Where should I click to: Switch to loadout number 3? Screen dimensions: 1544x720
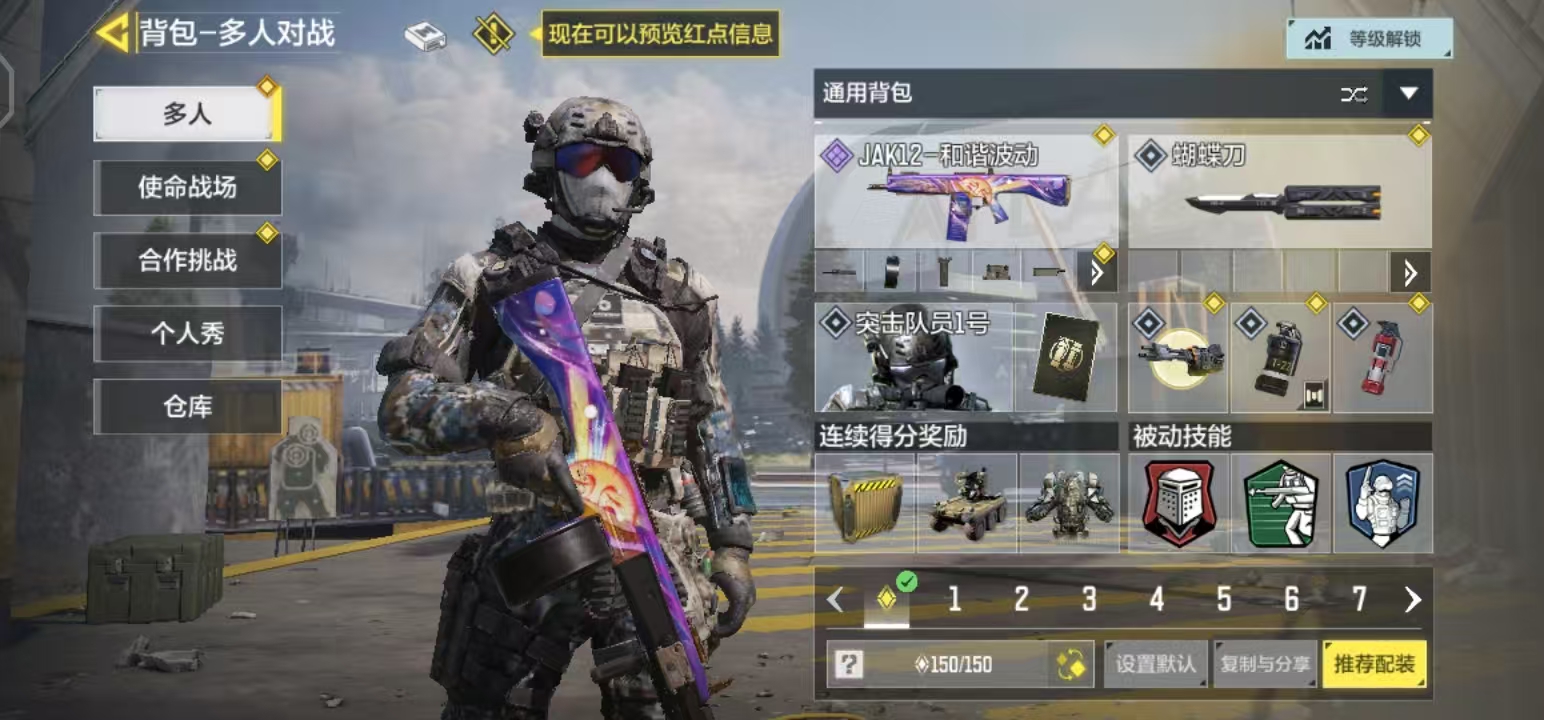coord(1088,599)
